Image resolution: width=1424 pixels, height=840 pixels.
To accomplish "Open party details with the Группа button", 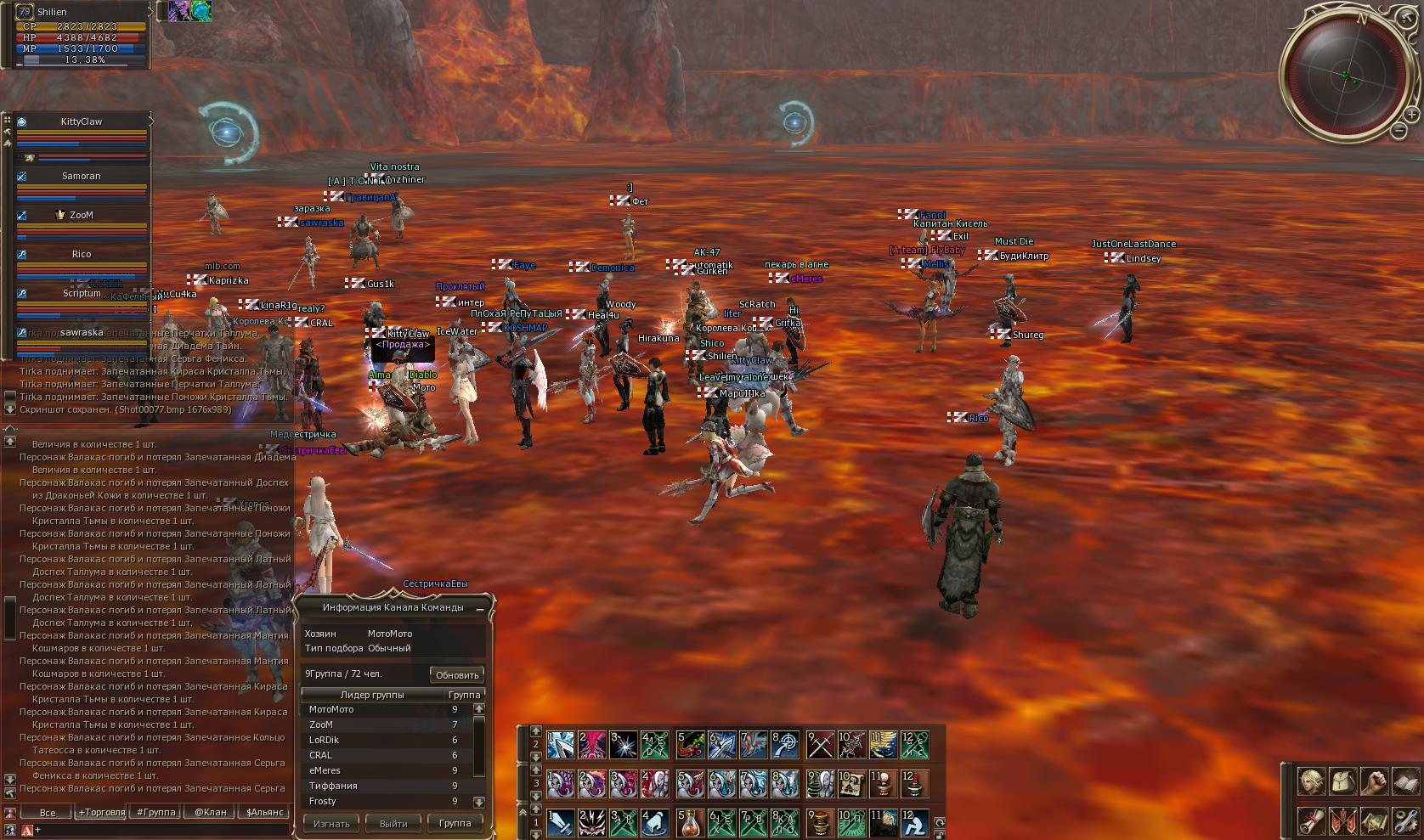I will coord(455,823).
